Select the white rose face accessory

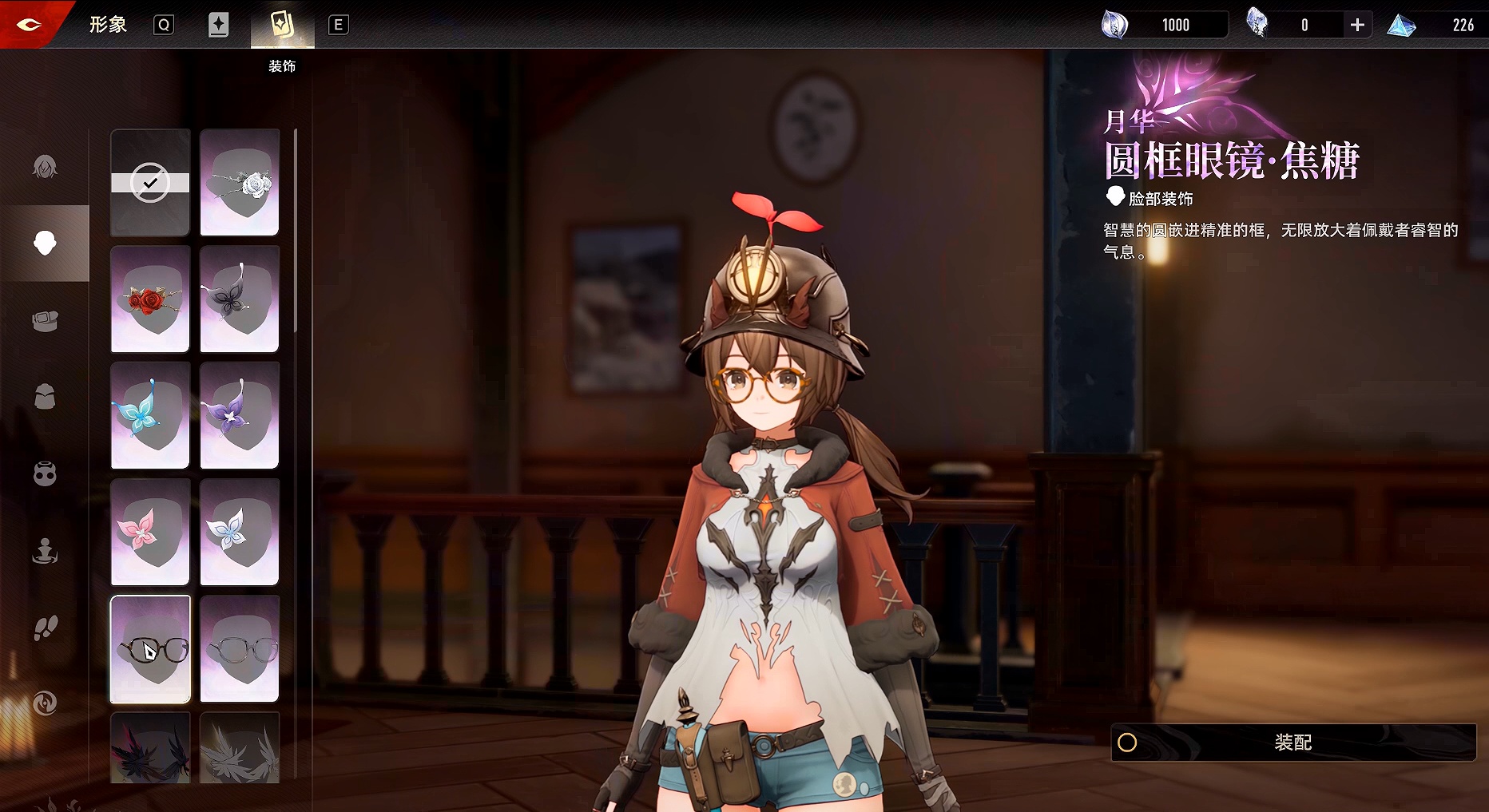pos(240,183)
